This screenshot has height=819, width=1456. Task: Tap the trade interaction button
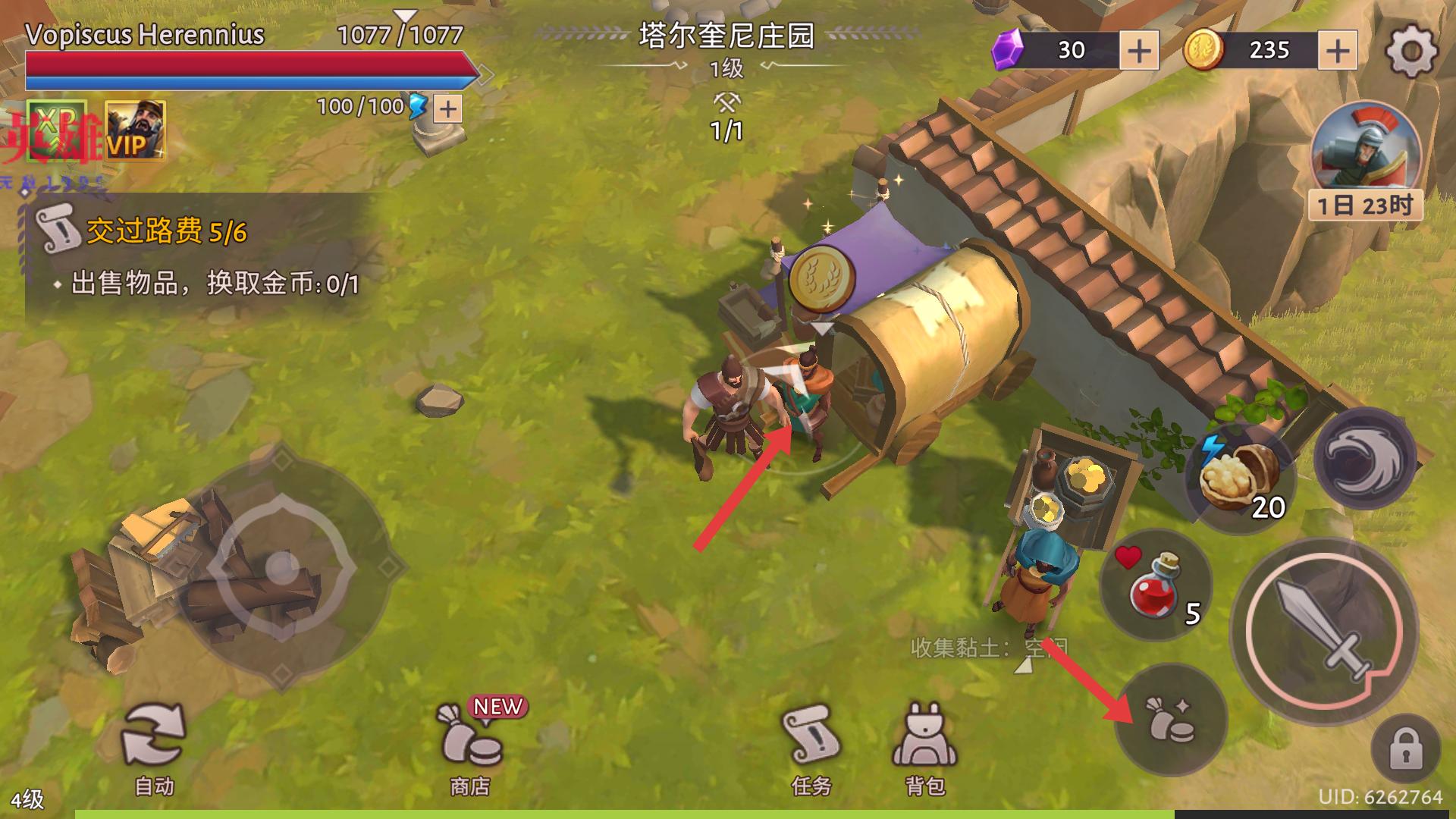(x=1171, y=719)
